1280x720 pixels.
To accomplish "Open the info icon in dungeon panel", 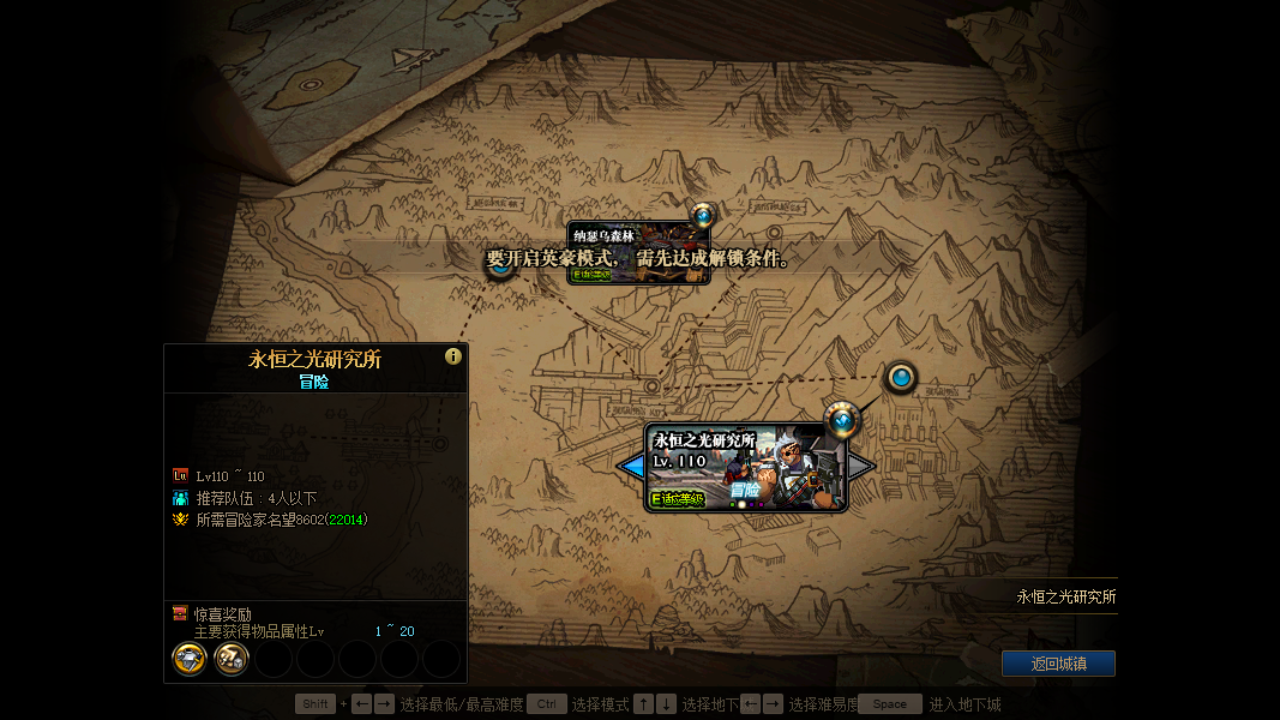I will pos(453,356).
